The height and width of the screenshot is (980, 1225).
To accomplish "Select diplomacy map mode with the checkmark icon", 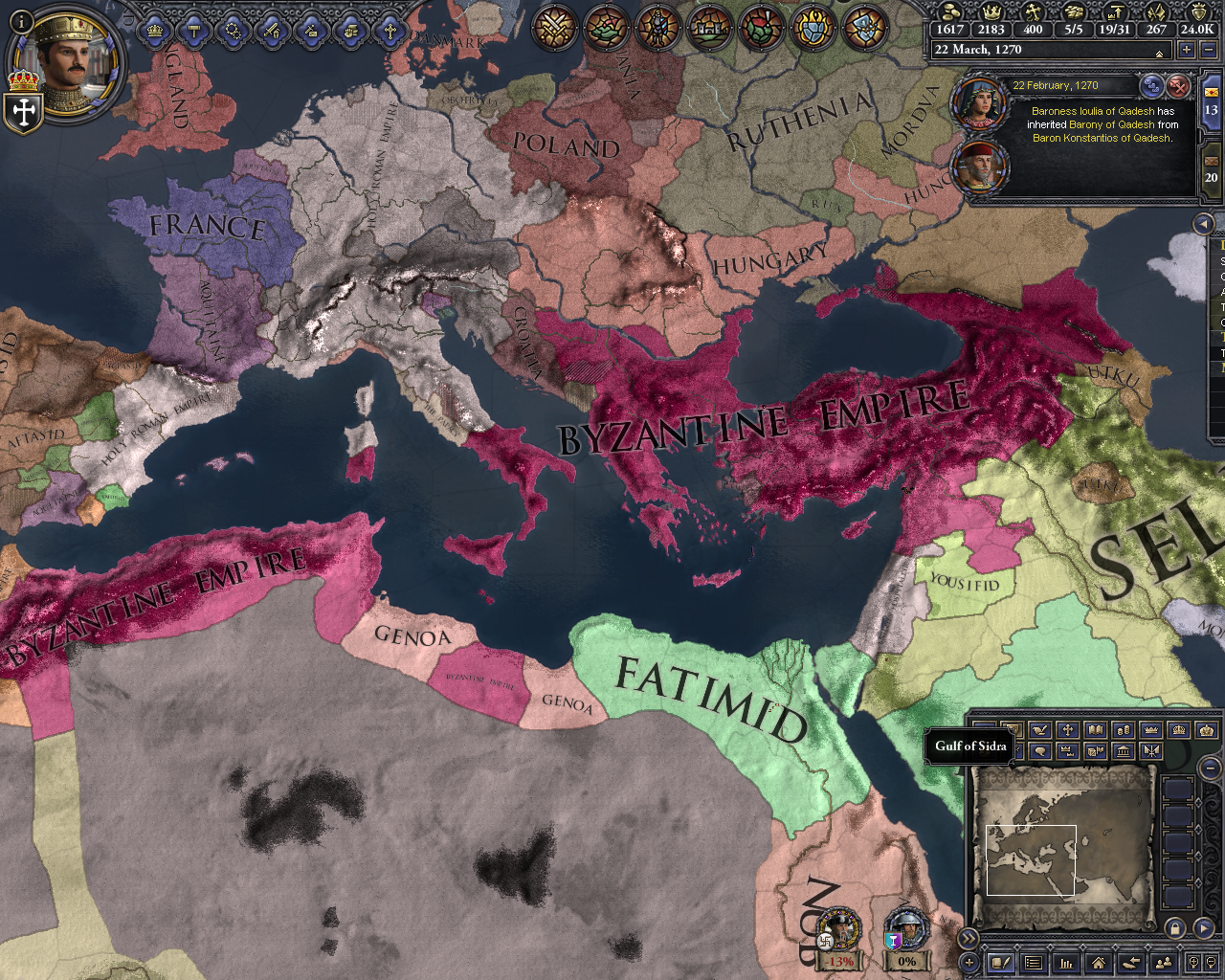I will coord(1038,729).
